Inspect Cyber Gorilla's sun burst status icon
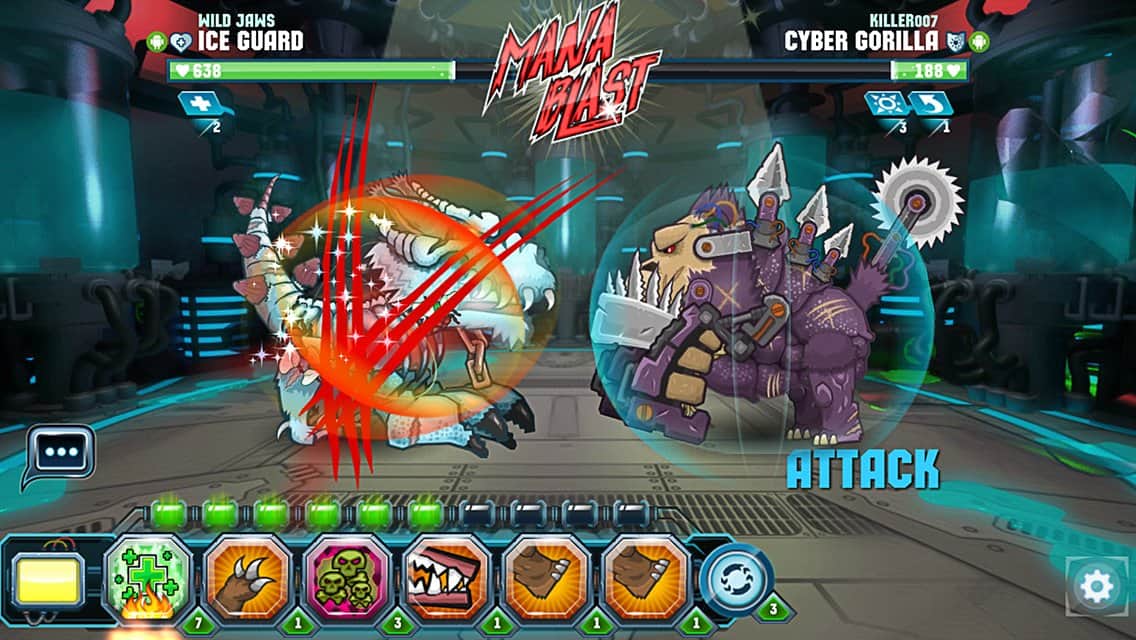Screen dimensions: 1136x640 [887, 103]
